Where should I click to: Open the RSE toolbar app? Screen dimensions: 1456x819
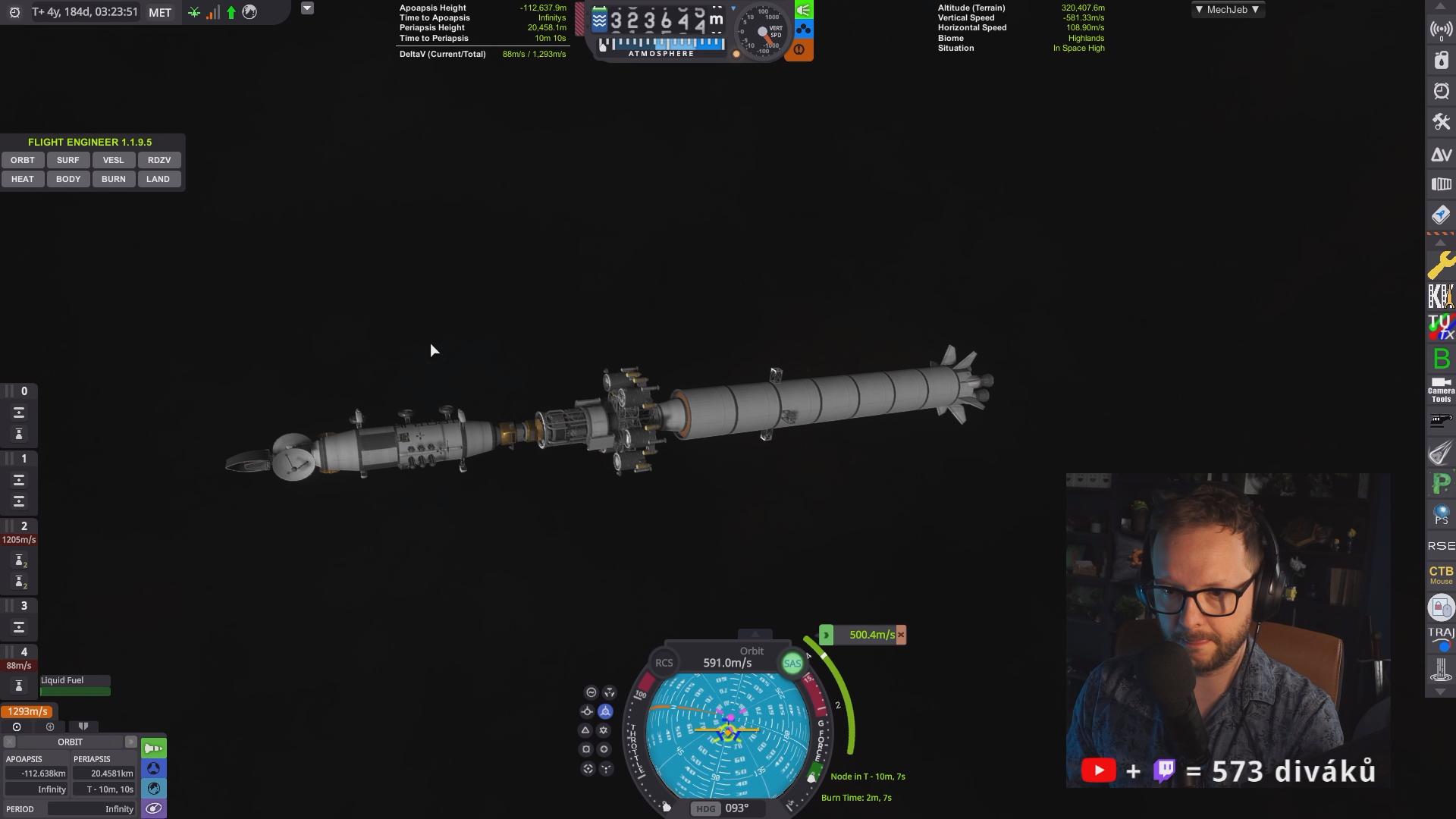[x=1441, y=546]
